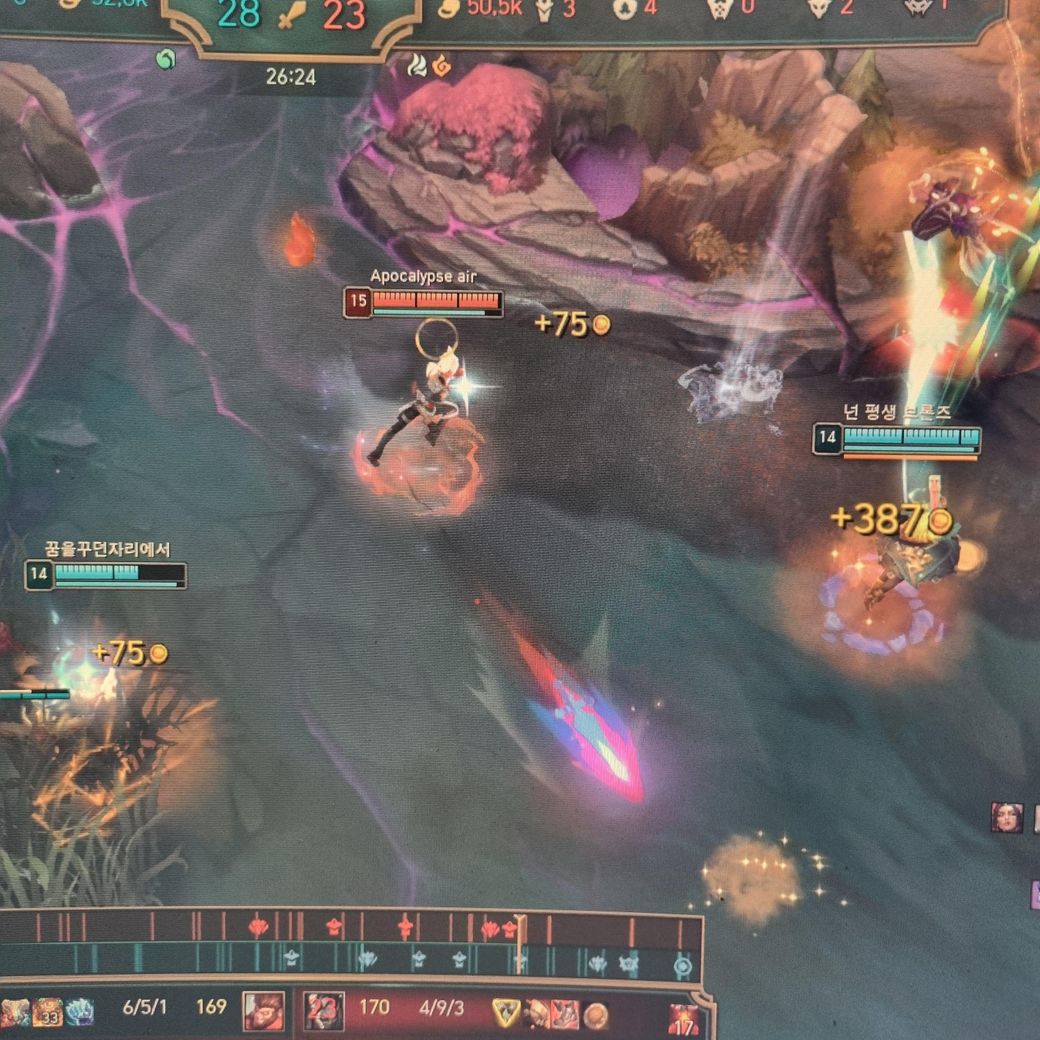Image resolution: width=1040 pixels, height=1040 pixels.
Task: Select the yellow triangle item in red inventory
Action: [507, 1012]
